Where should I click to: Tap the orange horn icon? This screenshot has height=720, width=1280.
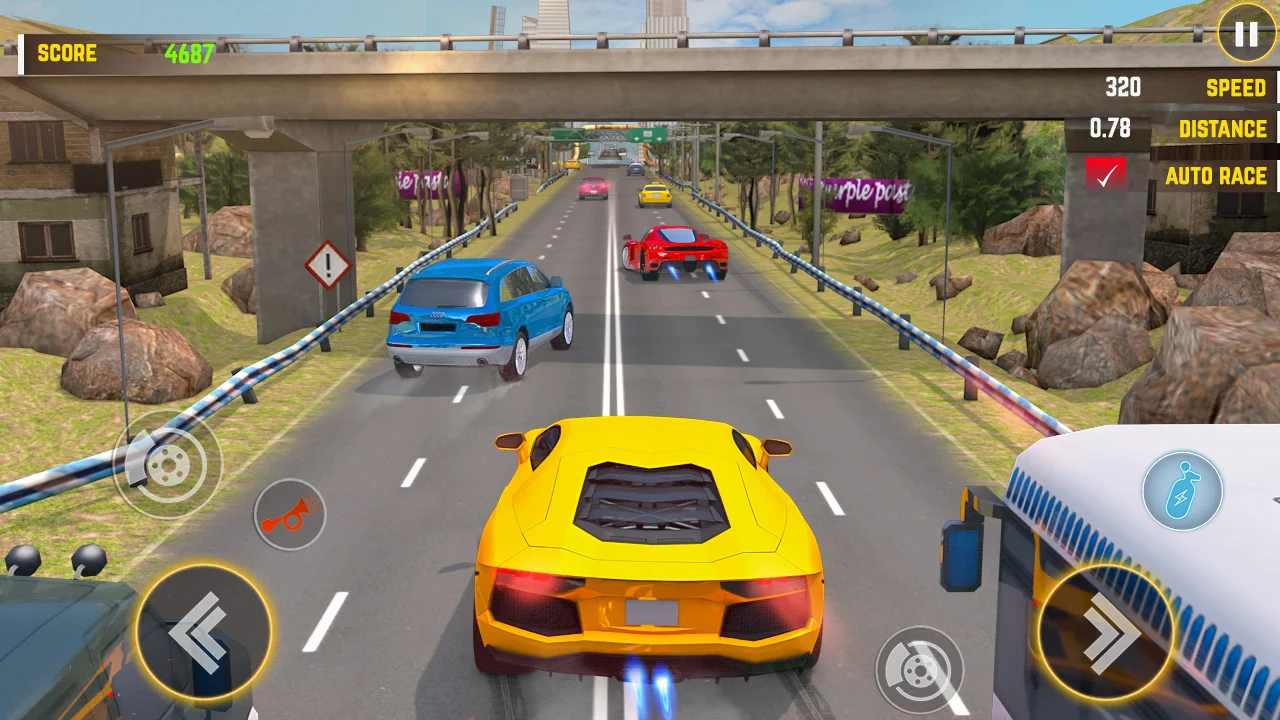(x=289, y=514)
